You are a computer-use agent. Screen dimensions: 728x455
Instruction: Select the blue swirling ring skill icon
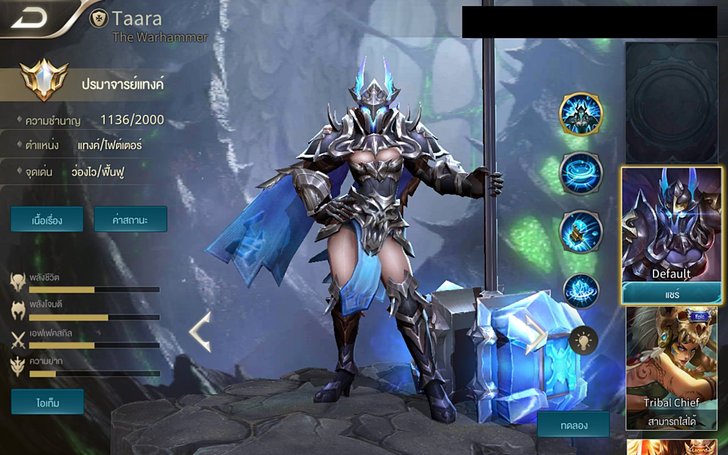tap(579, 172)
